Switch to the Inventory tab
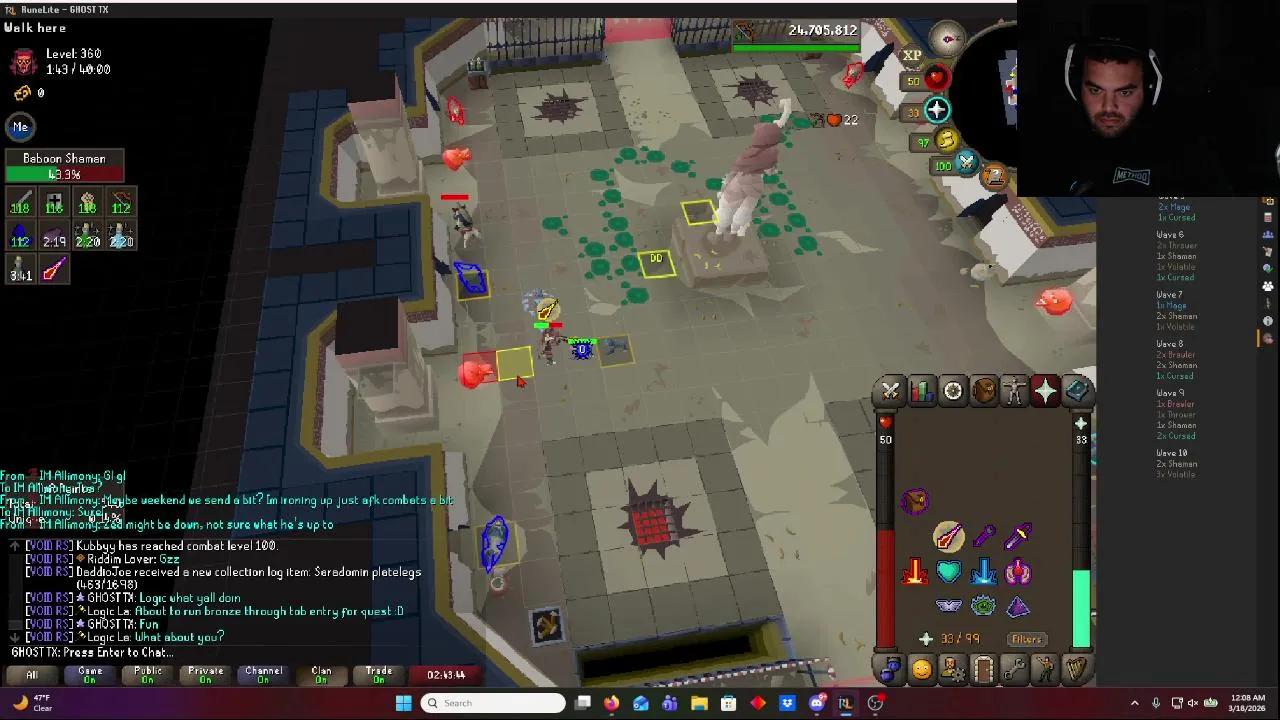The width and height of the screenshot is (1280, 720). (x=983, y=390)
